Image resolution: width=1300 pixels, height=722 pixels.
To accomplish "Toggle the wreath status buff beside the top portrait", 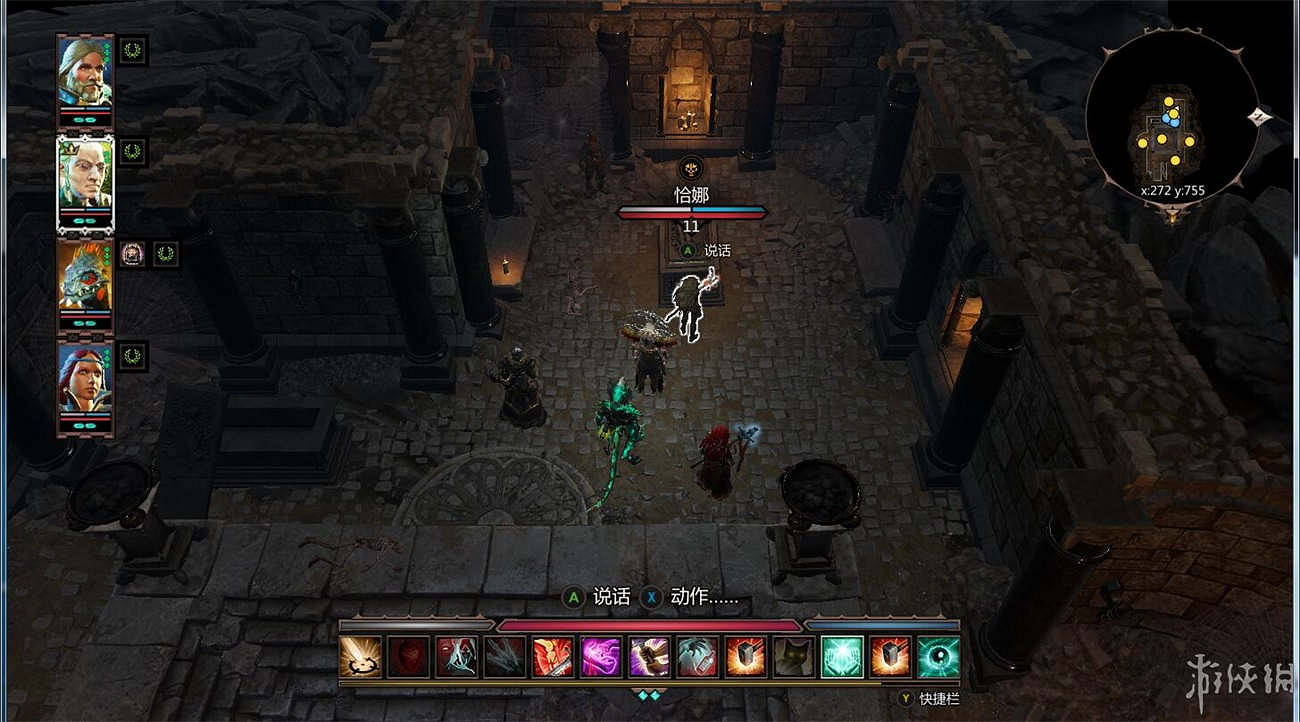I will (131, 49).
